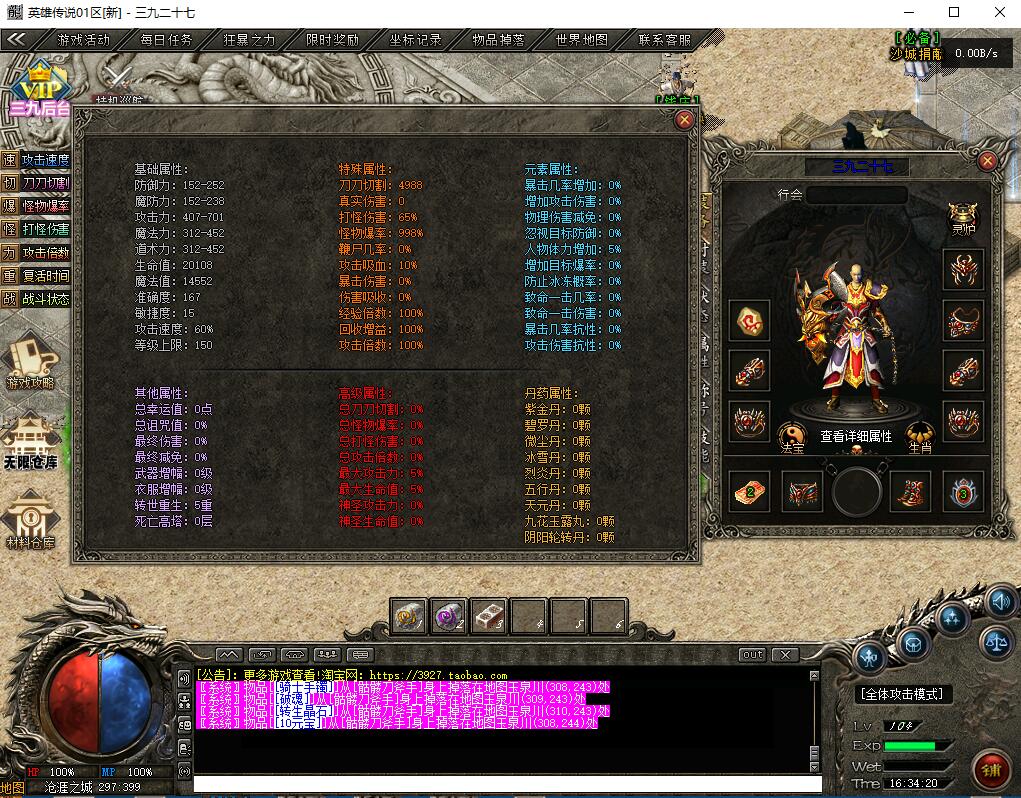1021x798 pixels.
Task: Select the 生肖 zodiac slot
Action: click(920, 436)
